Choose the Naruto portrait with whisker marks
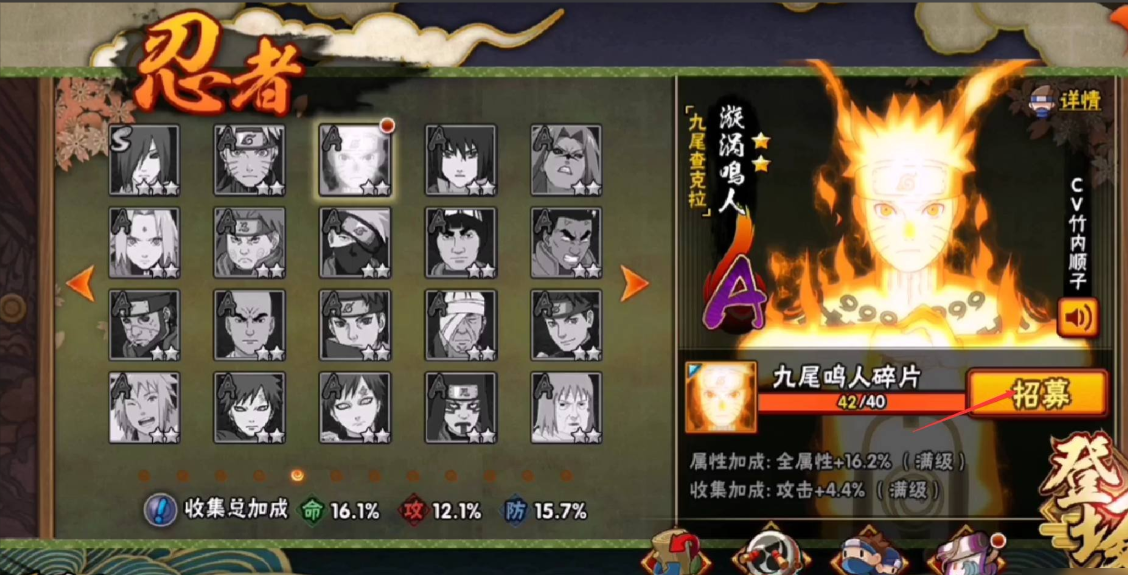The height and width of the screenshot is (575, 1128). tap(249, 159)
